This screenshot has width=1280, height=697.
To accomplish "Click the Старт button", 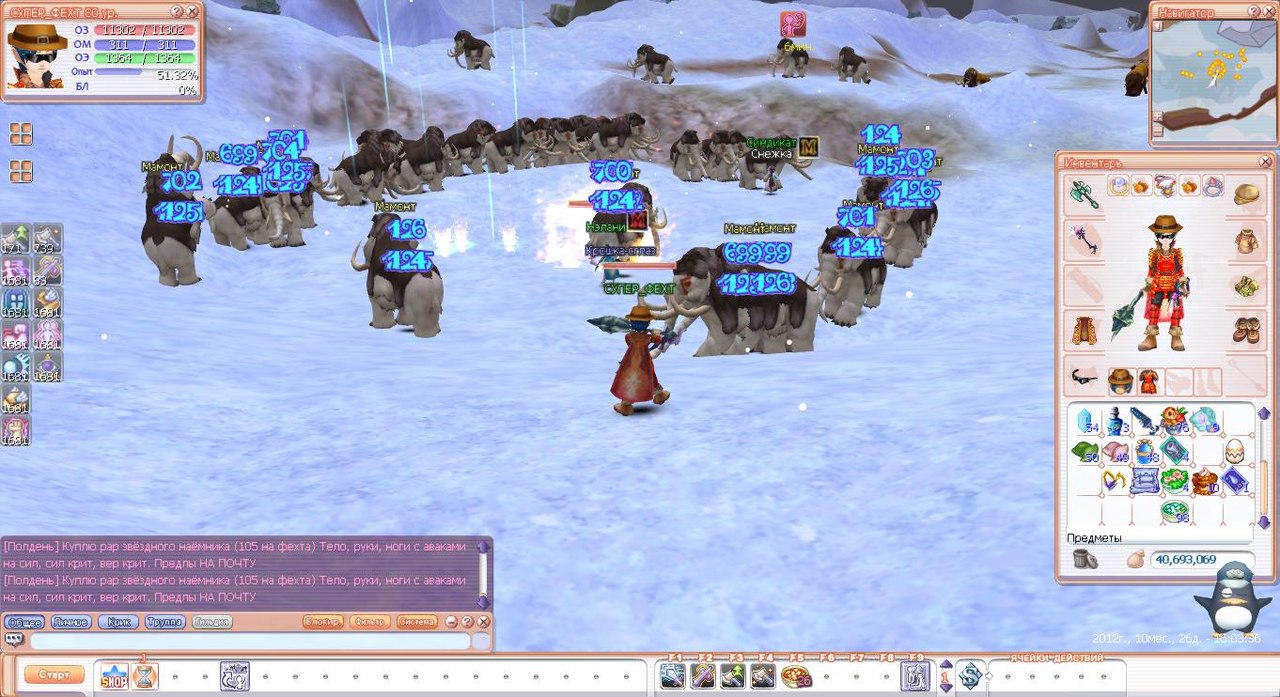I will (x=54, y=675).
